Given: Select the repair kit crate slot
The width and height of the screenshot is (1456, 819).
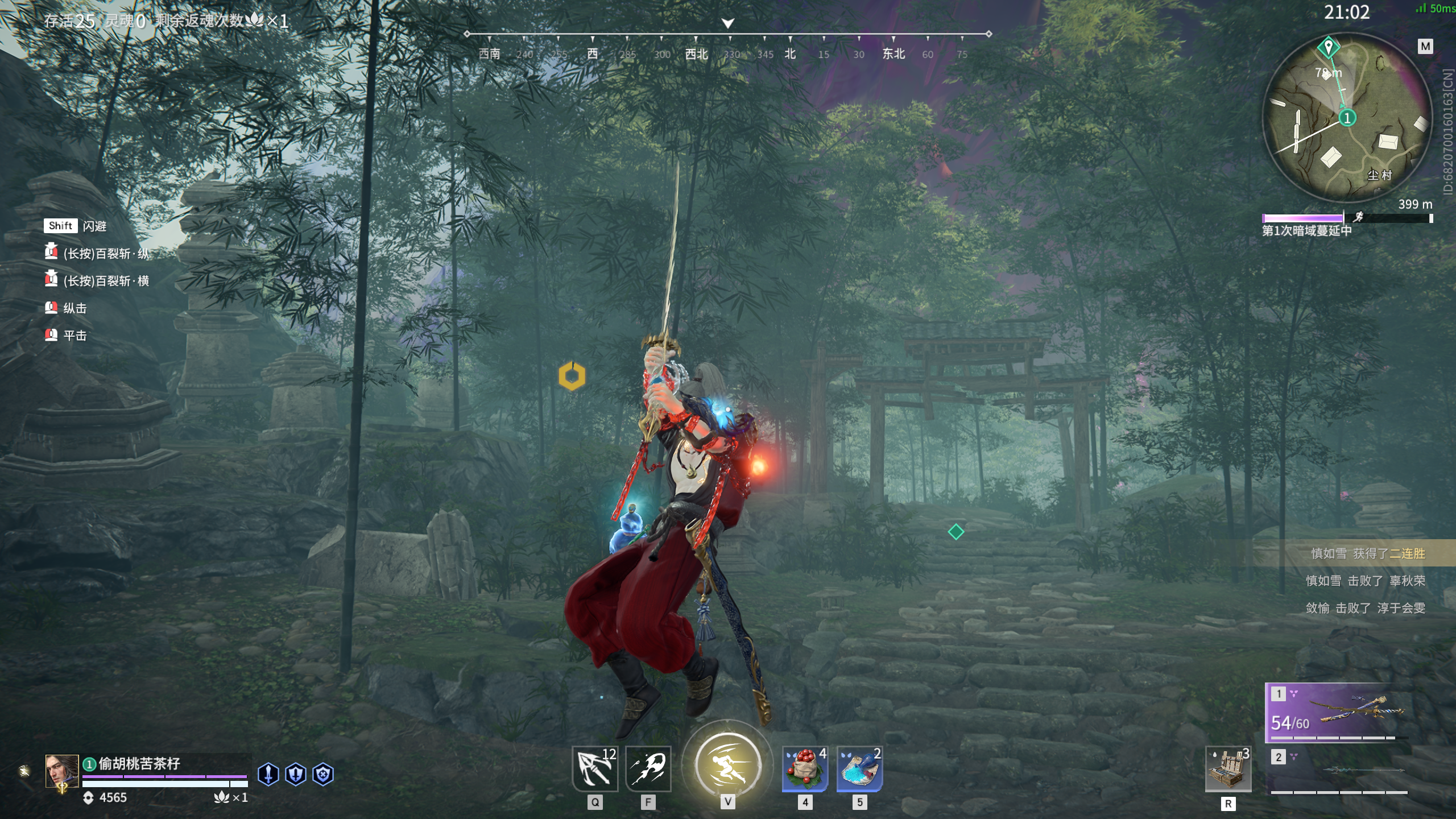Looking at the screenshot, I should click(x=1228, y=769).
